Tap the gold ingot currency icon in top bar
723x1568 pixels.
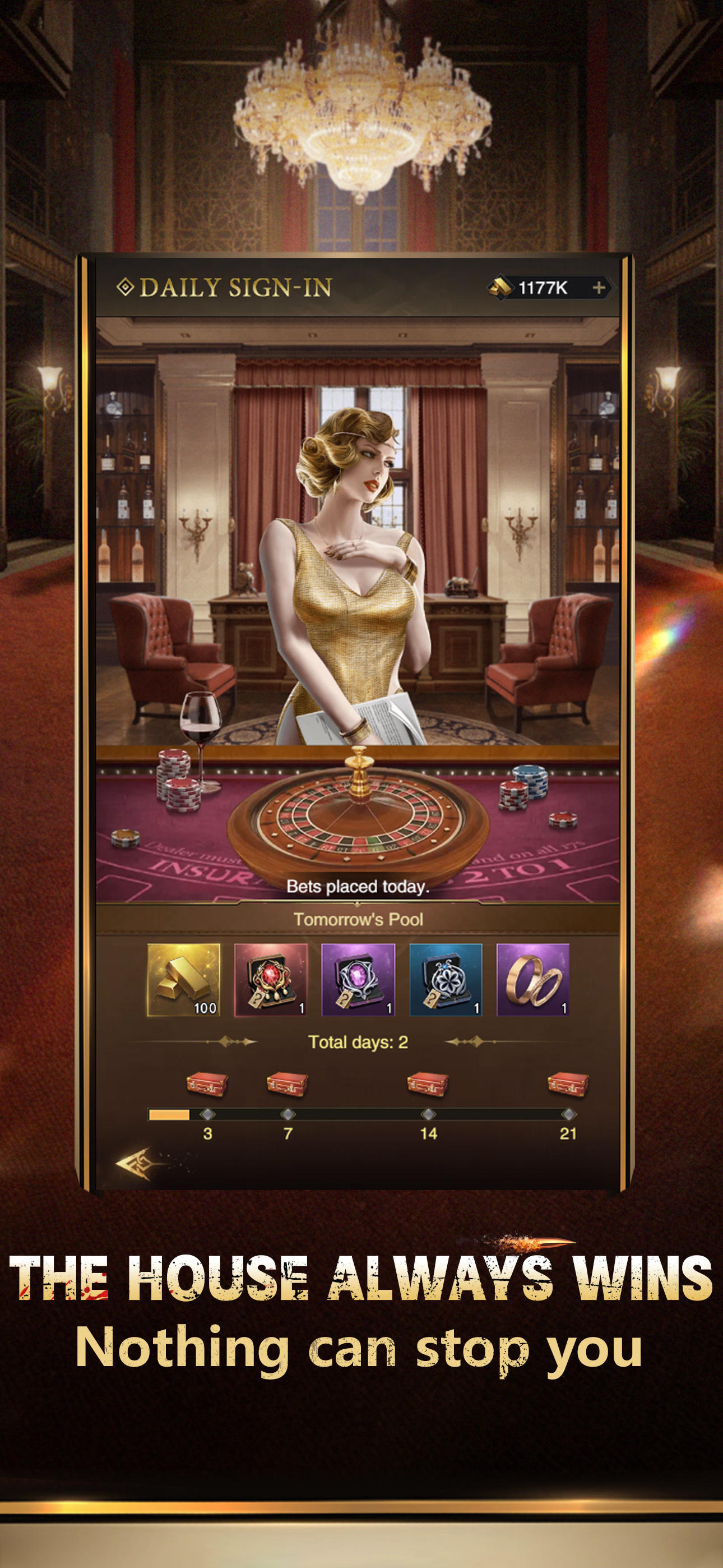pyautogui.click(x=500, y=287)
